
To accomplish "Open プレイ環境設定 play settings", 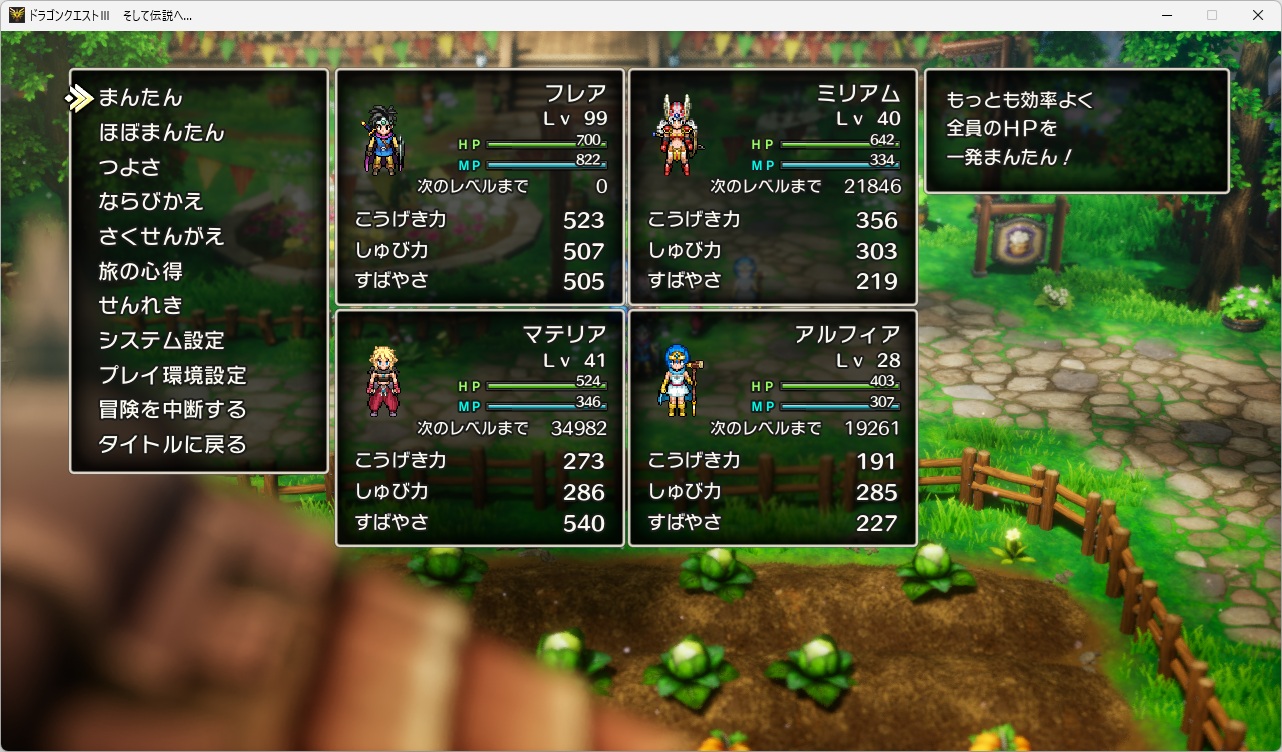I will pyautogui.click(x=172, y=376).
